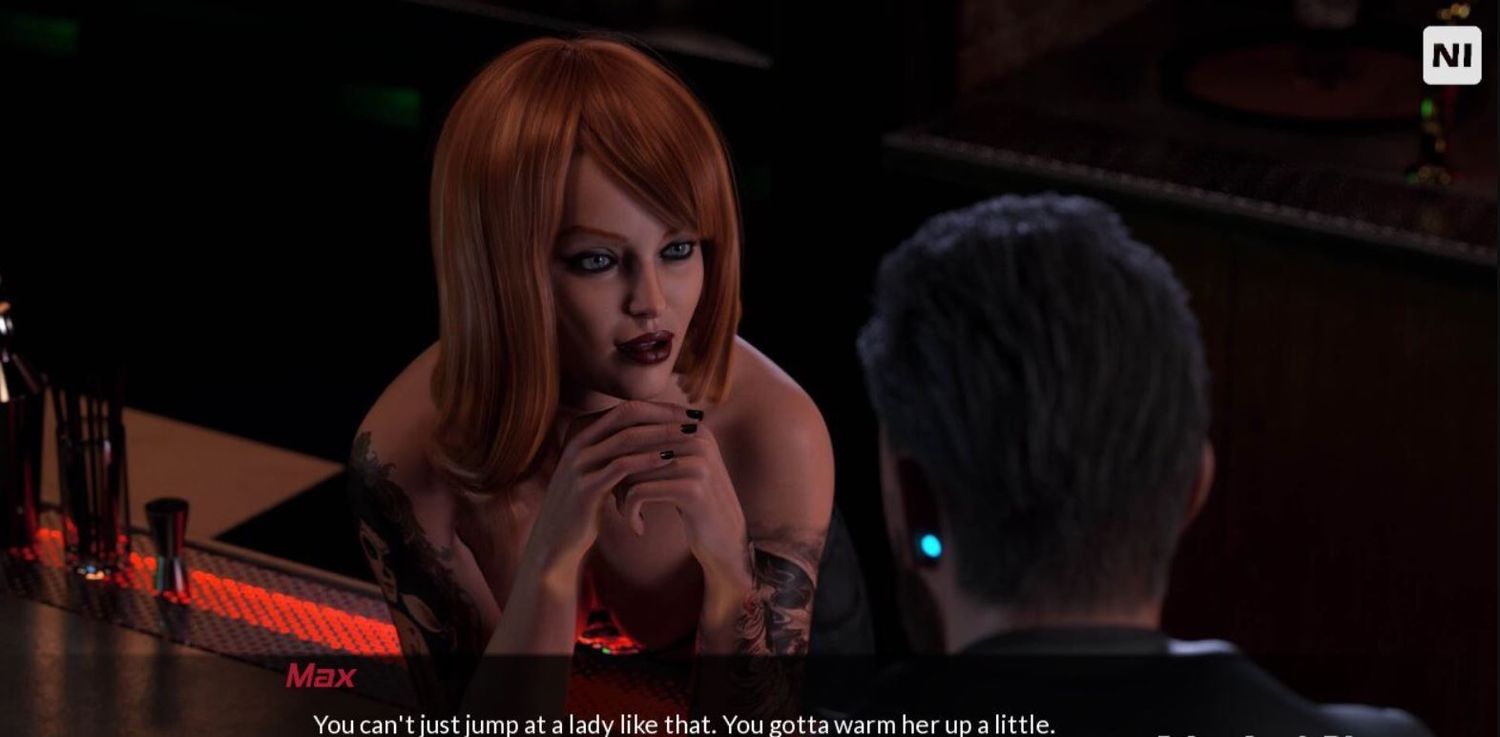Click the NI badge icon
Screen dimensions: 1500x737
pos(1451,55)
